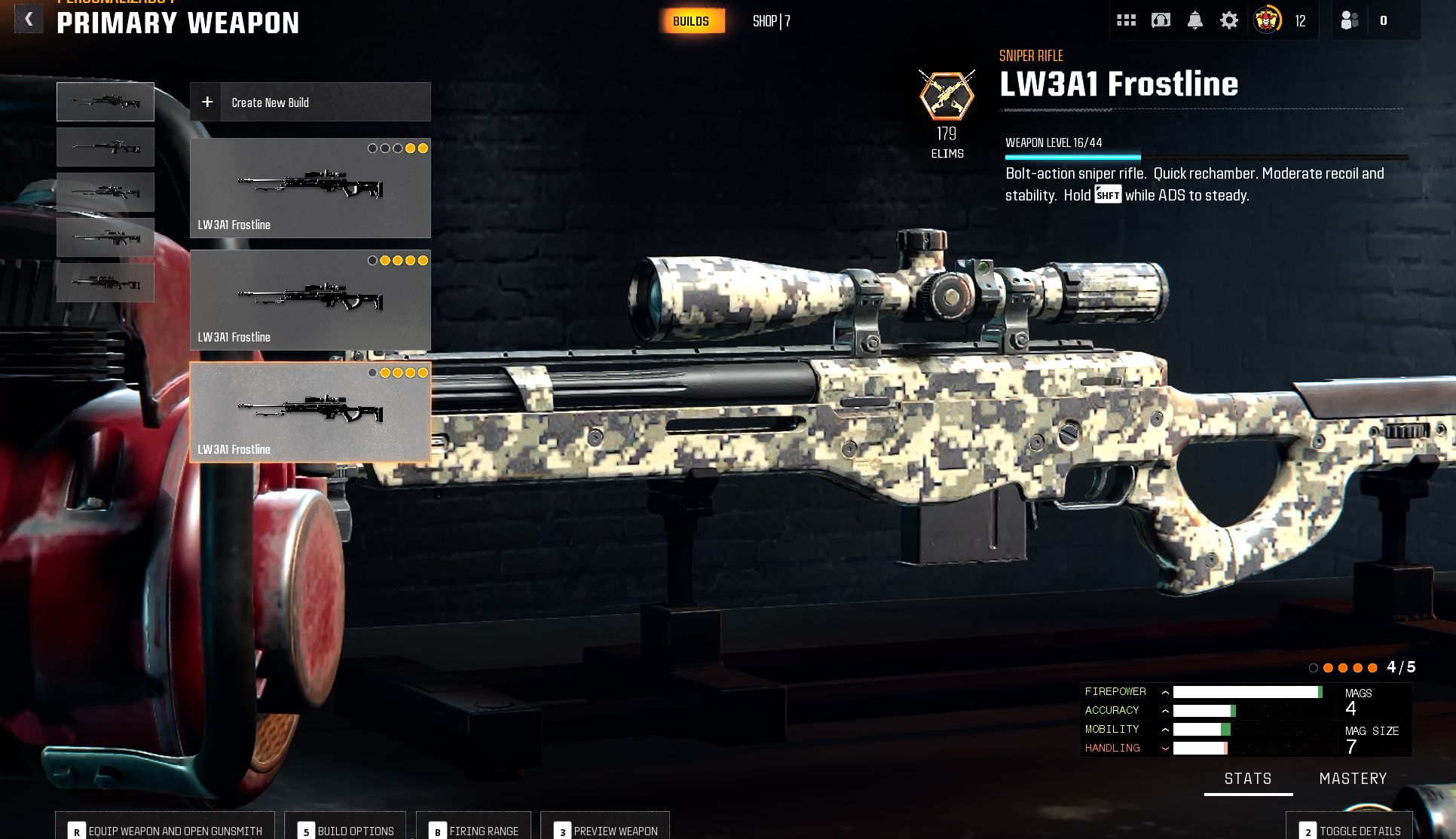This screenshot has width=1456, height=839.
Task: Select the Stats tab
Action: tap(1248, 779)
